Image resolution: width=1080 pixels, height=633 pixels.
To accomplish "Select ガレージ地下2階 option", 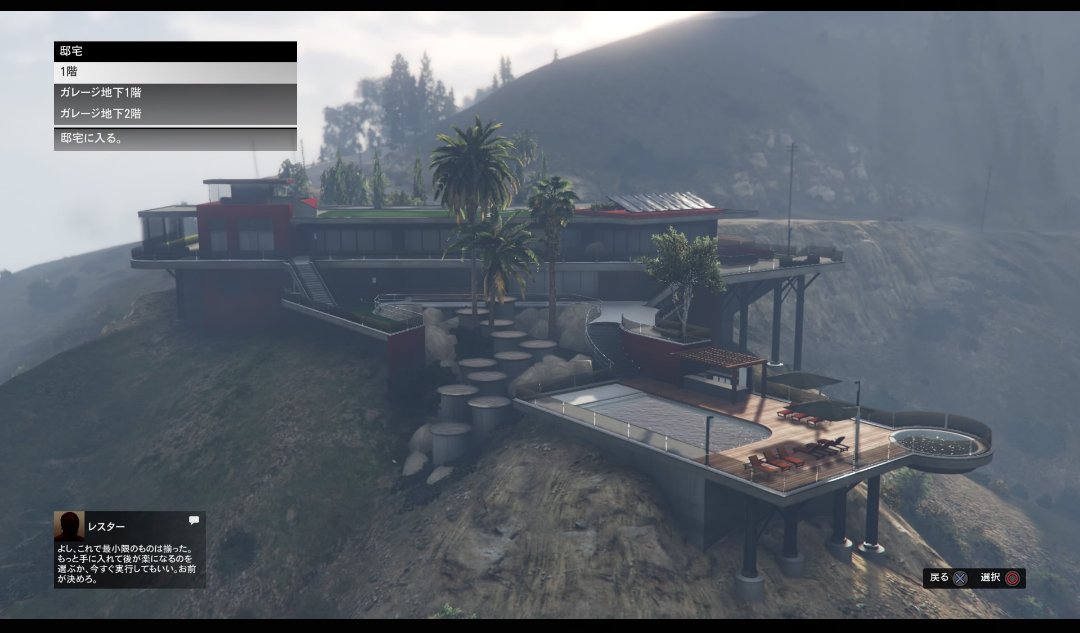I will point(175,114).
